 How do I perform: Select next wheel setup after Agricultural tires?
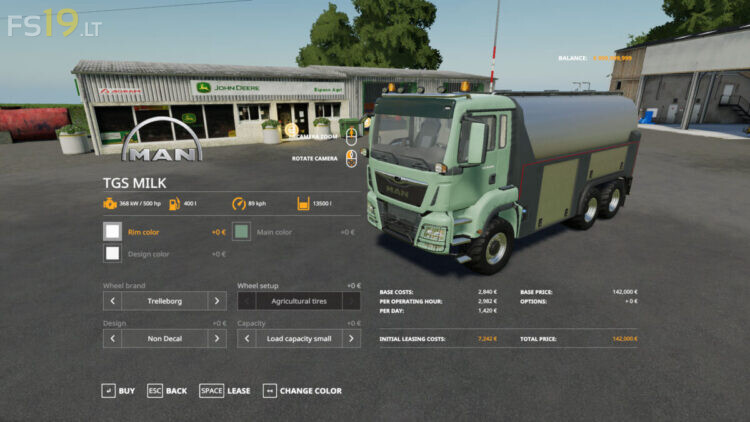[x=351, y=301]
